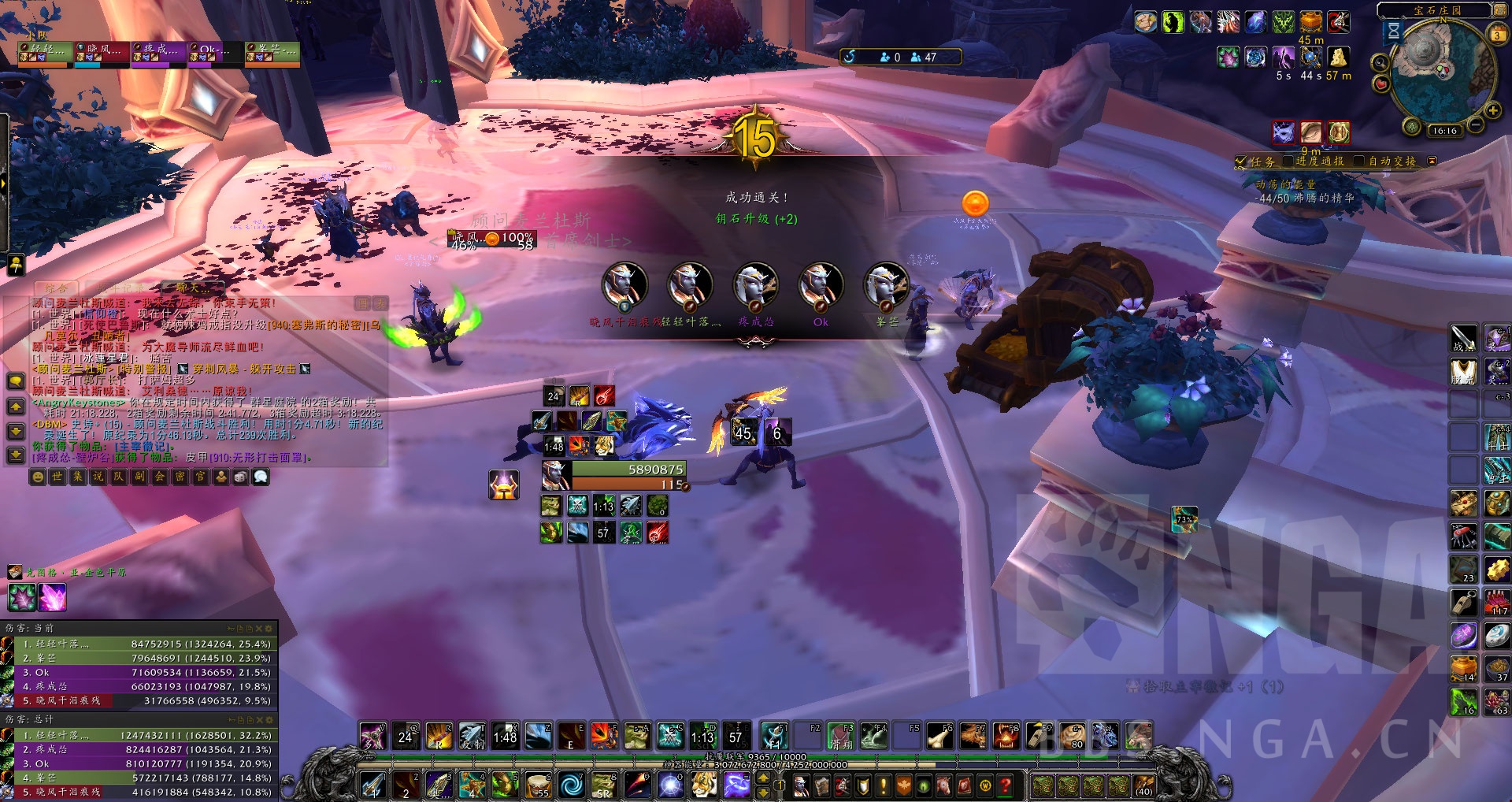Click the dice roll icon in the chat bar

click(240, 476)
